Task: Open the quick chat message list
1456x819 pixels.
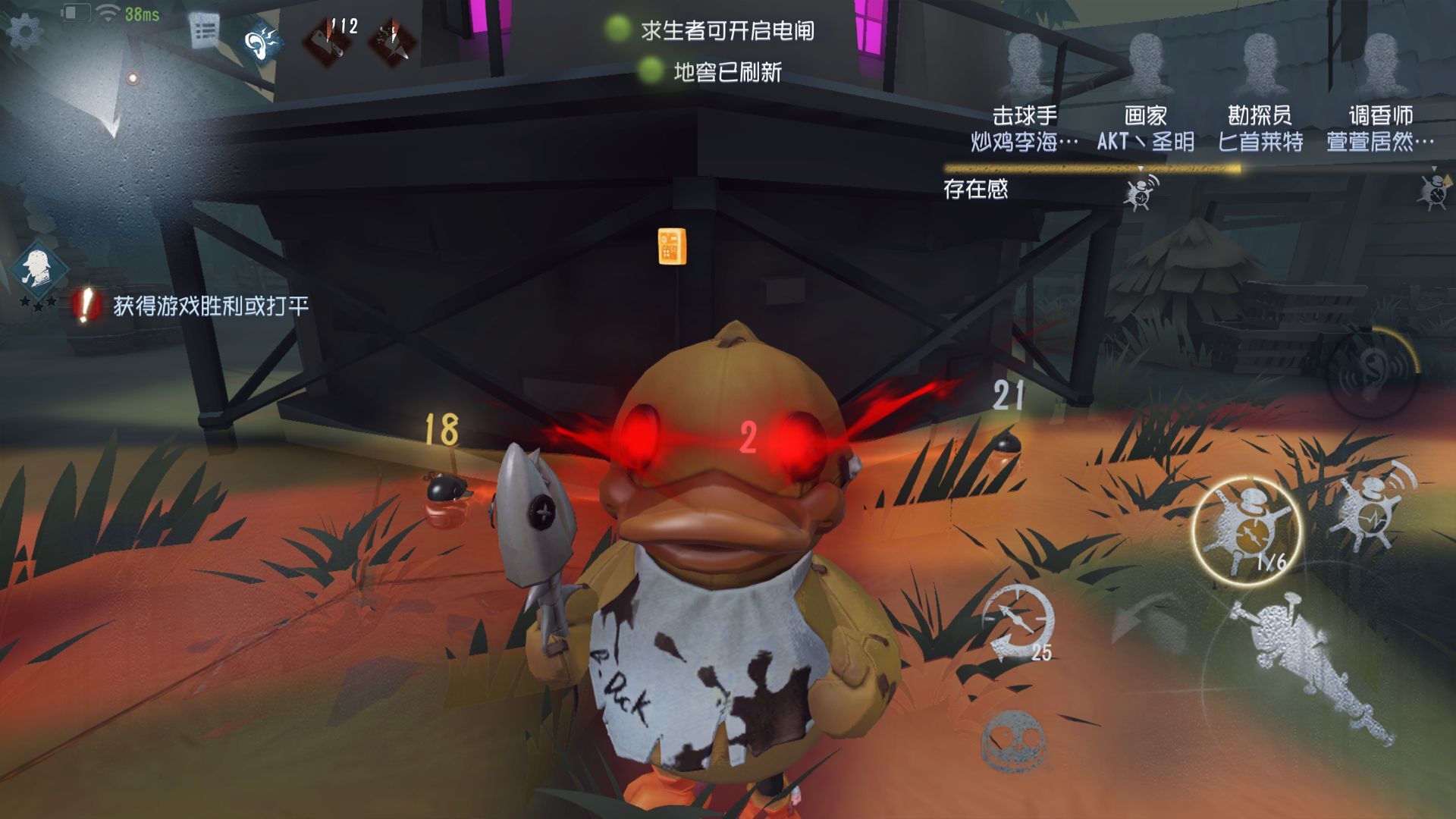Action: tap(203, 32)
